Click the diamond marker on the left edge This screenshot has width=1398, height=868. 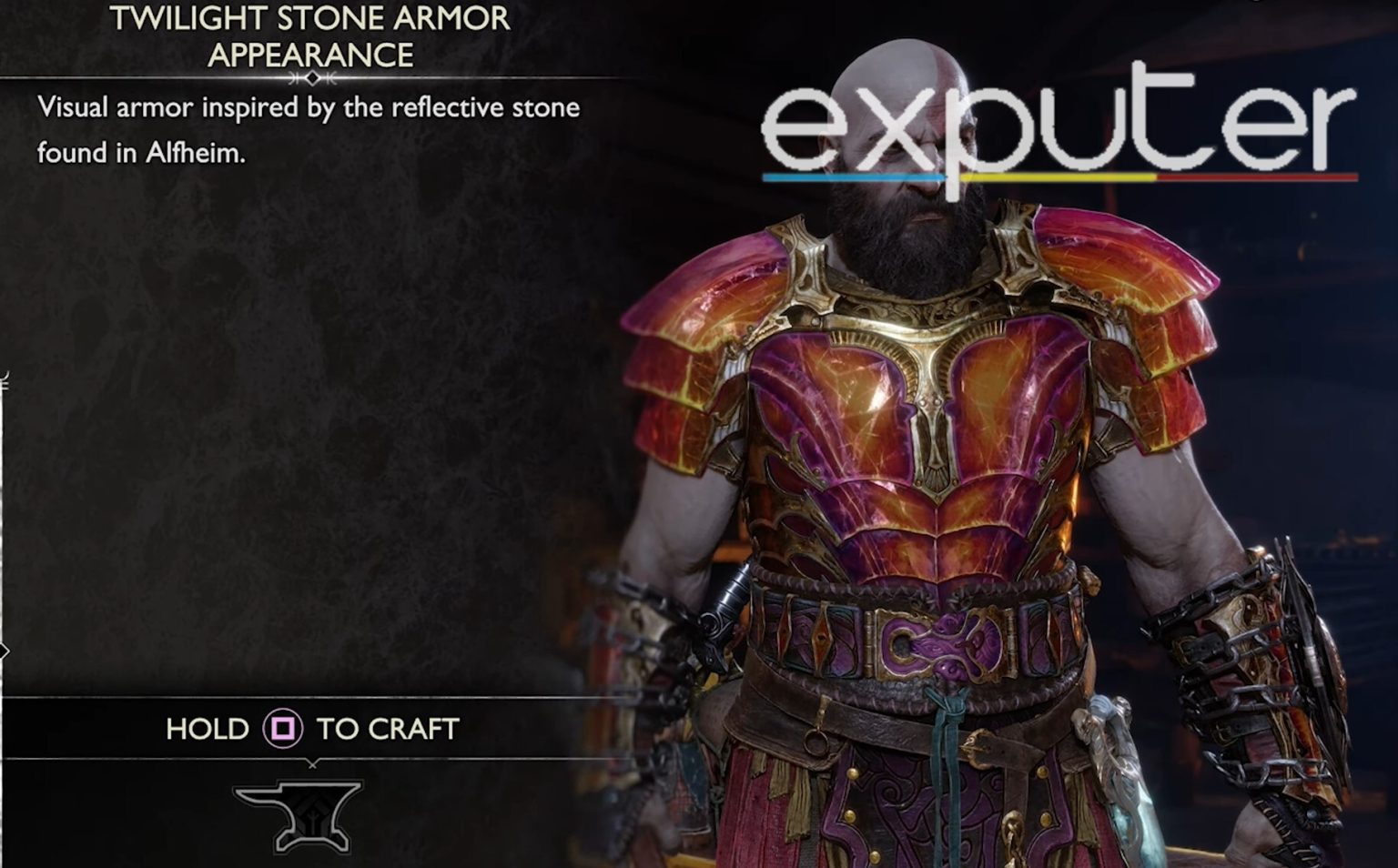[x=5, y=650]
